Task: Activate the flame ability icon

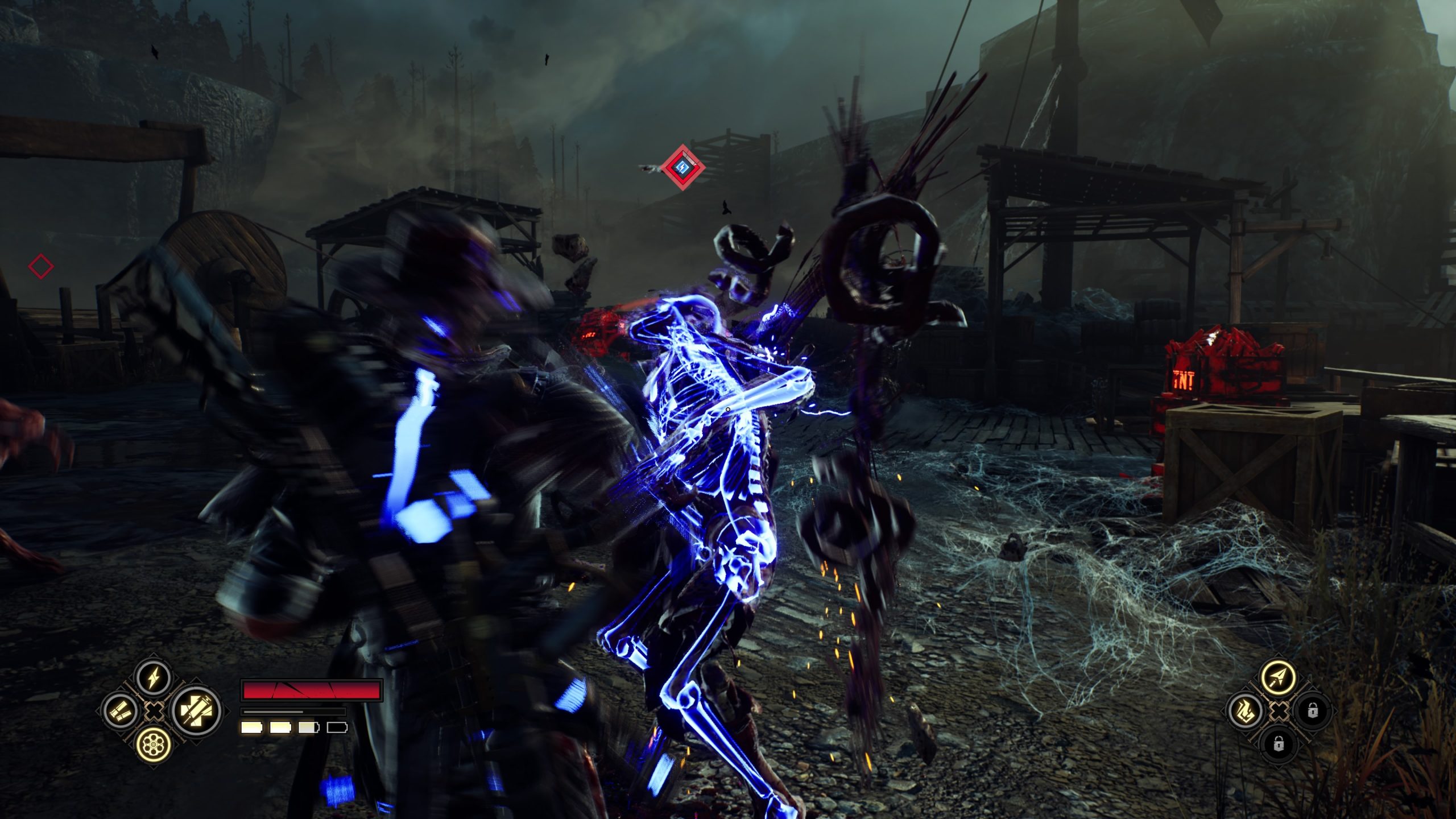Action: coord(1245,711)
